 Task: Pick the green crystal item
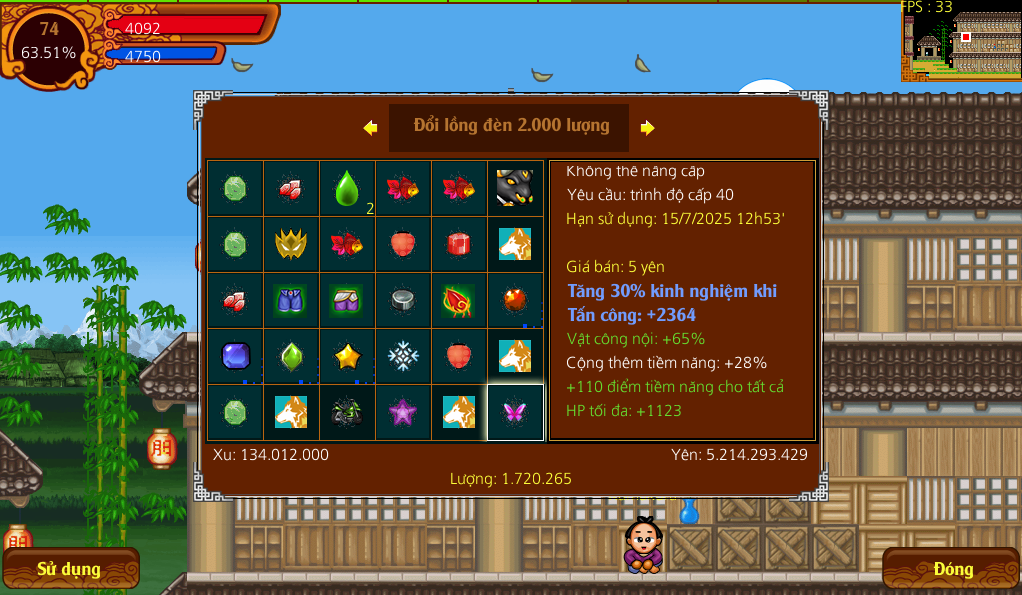click(291, 356)
